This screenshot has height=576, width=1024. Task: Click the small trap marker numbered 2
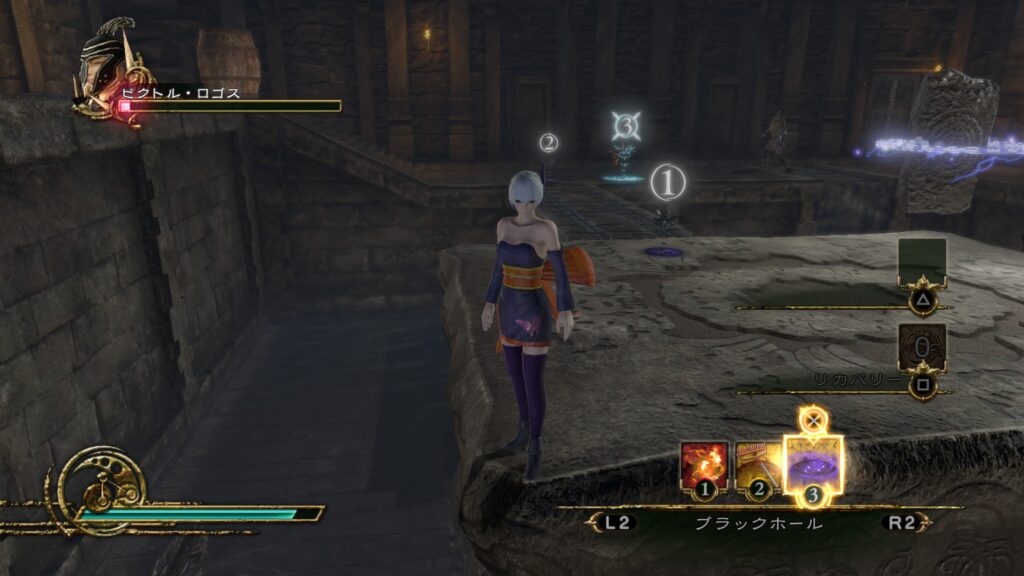tap(548, 142)
